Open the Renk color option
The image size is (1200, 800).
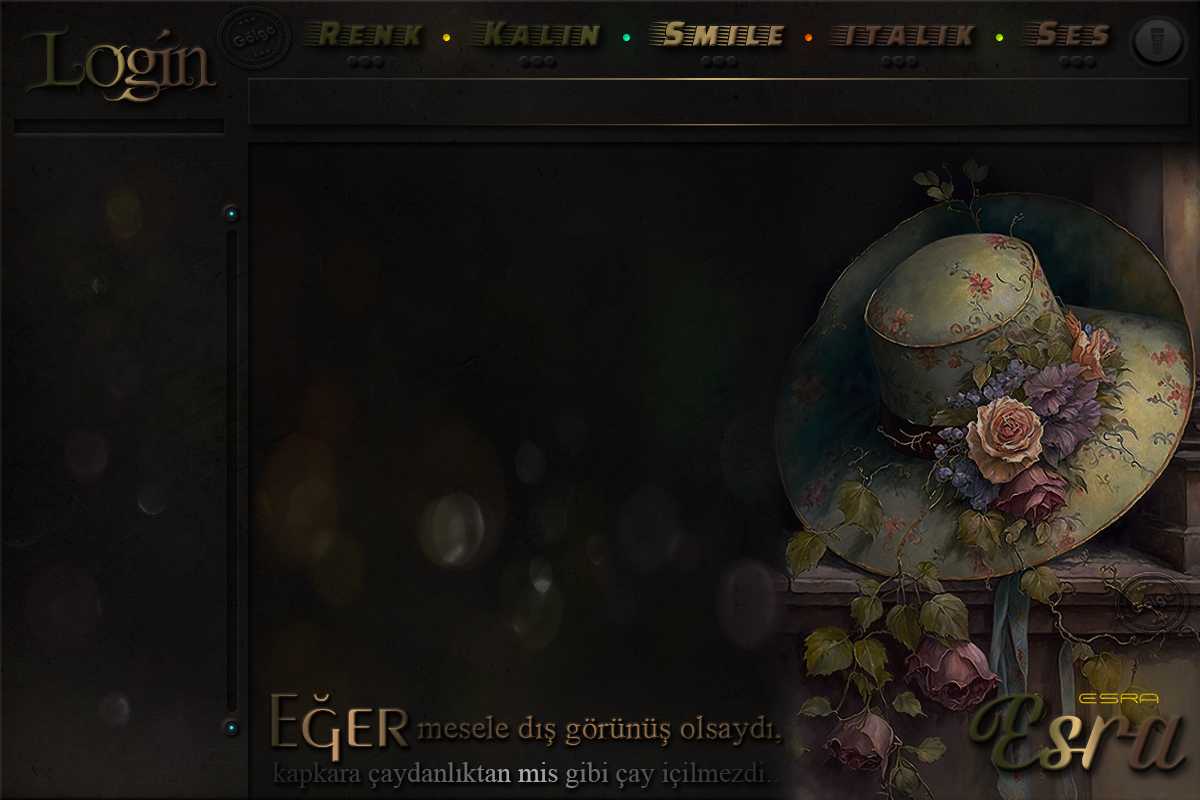[x=364, y=36]
